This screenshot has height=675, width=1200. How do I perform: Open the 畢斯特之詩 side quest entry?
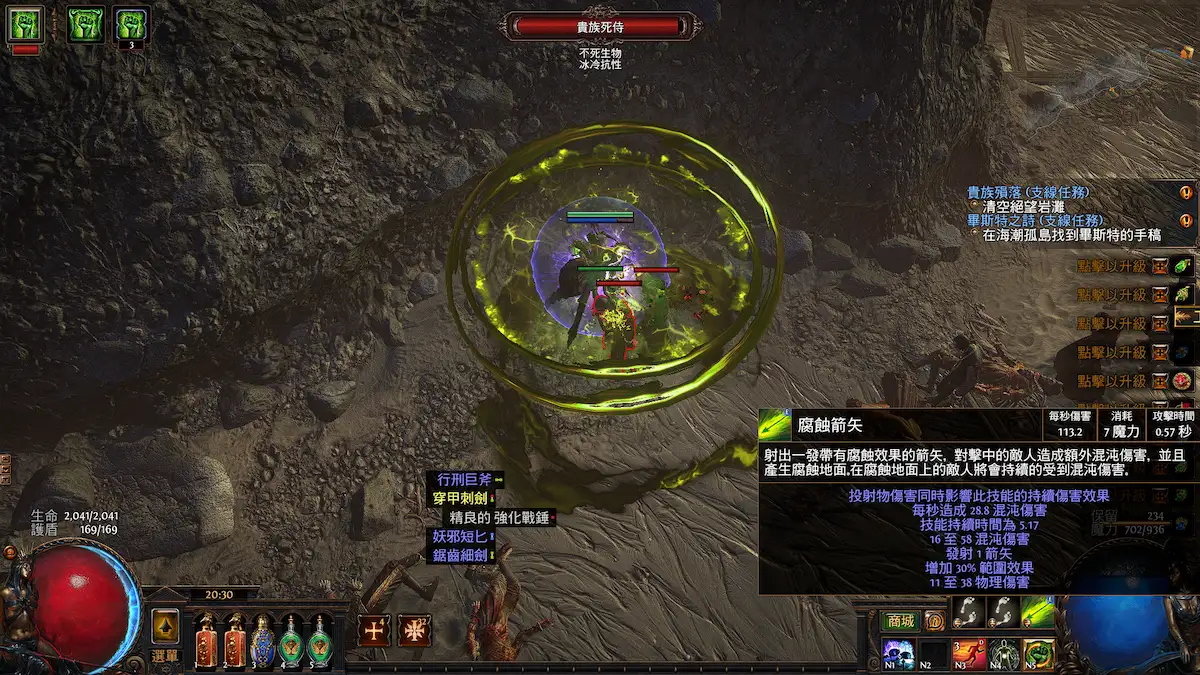(x=1028, y=220)
